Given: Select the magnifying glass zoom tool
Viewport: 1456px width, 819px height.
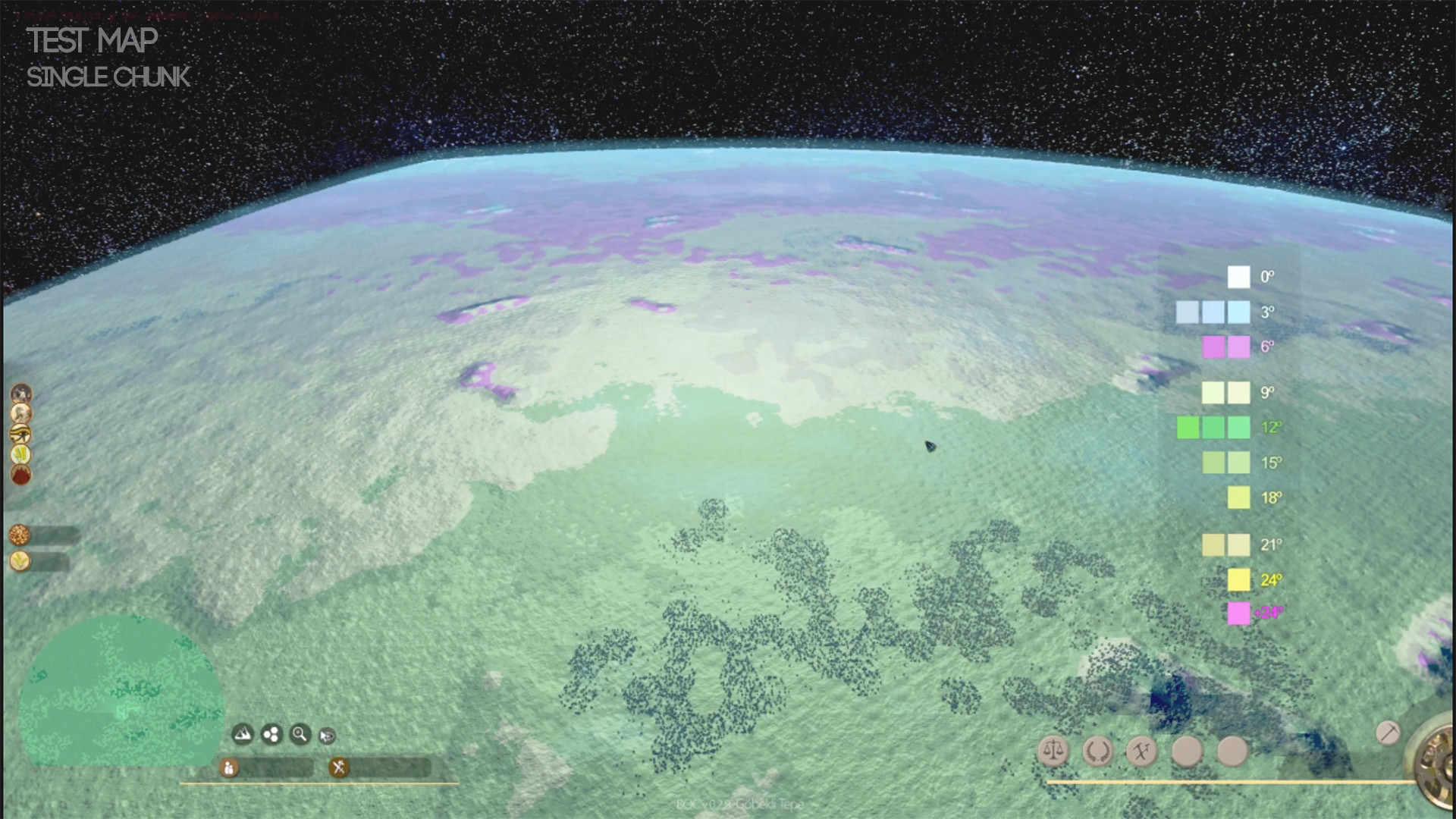Looking at the screenshot, I should (300, 733).
